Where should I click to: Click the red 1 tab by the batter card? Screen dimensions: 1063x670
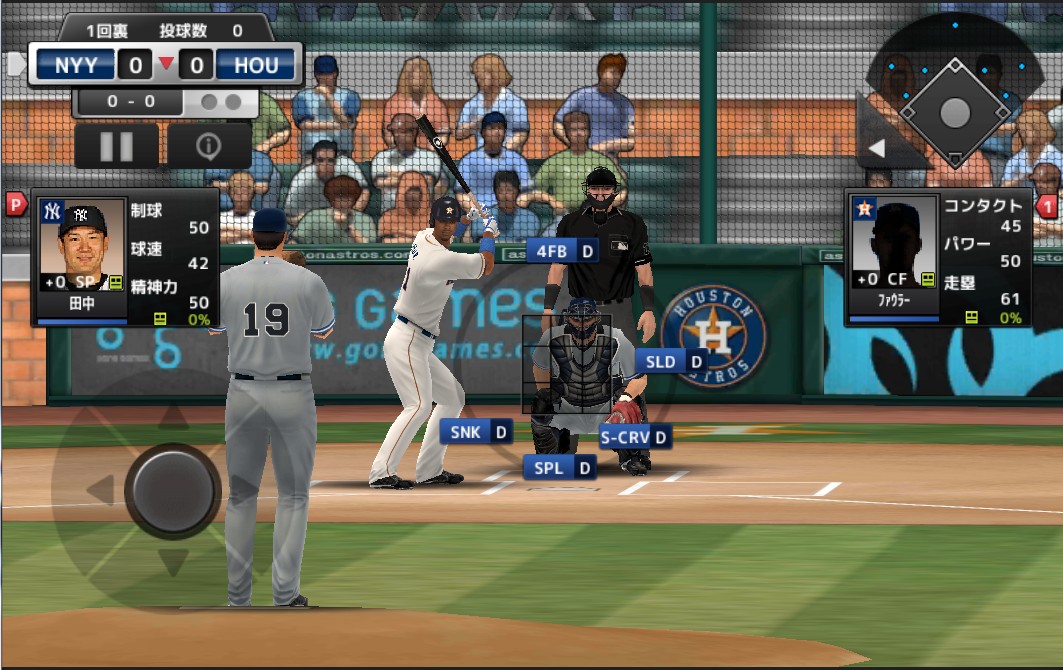click(x=1048, y=207)
